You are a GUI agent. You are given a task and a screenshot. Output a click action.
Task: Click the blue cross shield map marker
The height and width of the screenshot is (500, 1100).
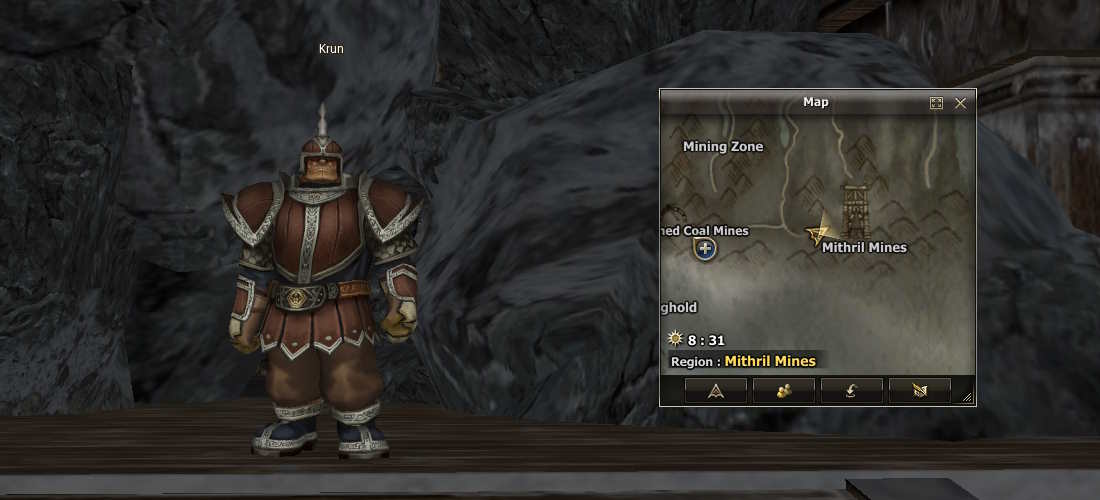coord(705,248)
